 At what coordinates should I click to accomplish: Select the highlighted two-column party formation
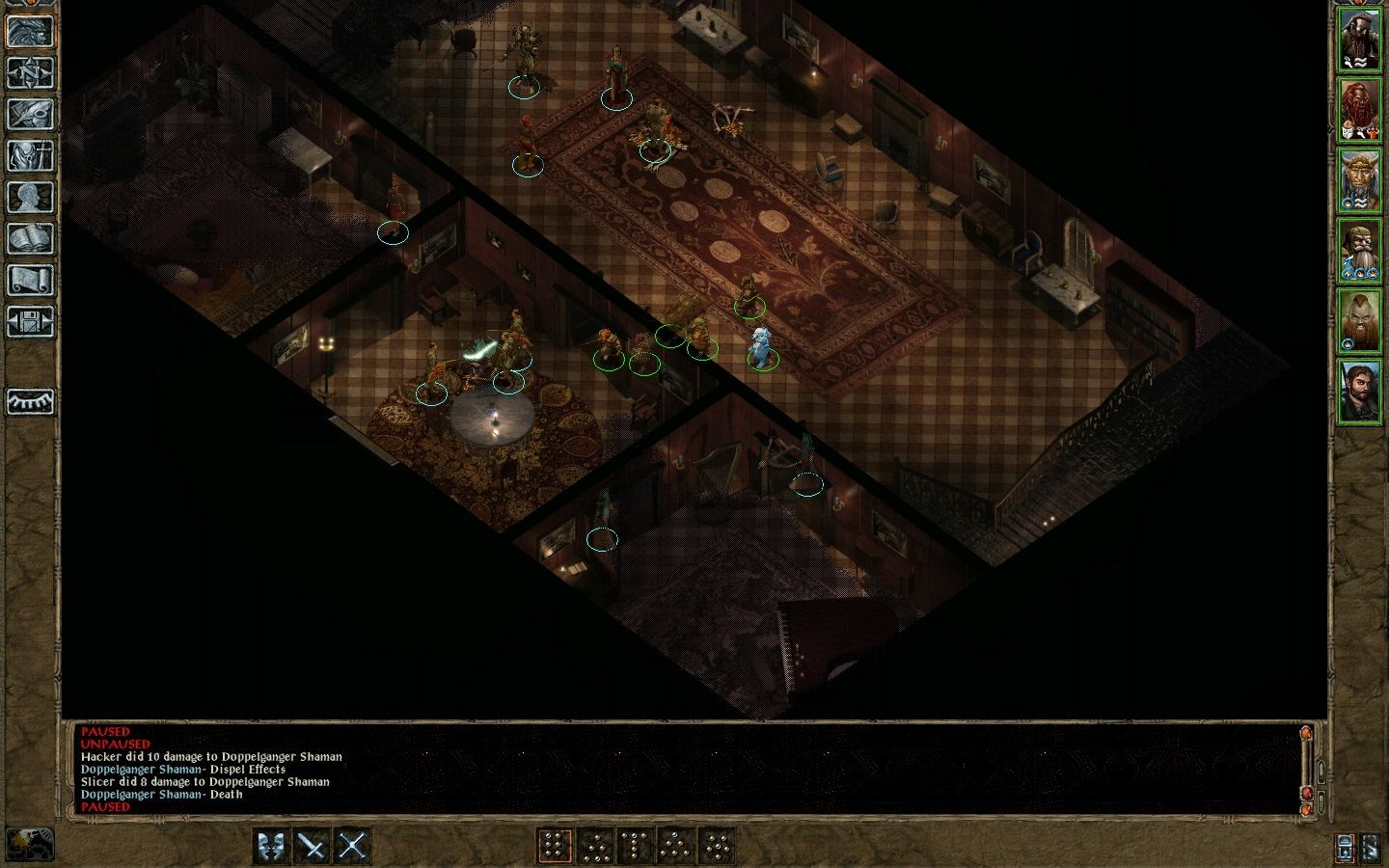(x=554, y=846)
